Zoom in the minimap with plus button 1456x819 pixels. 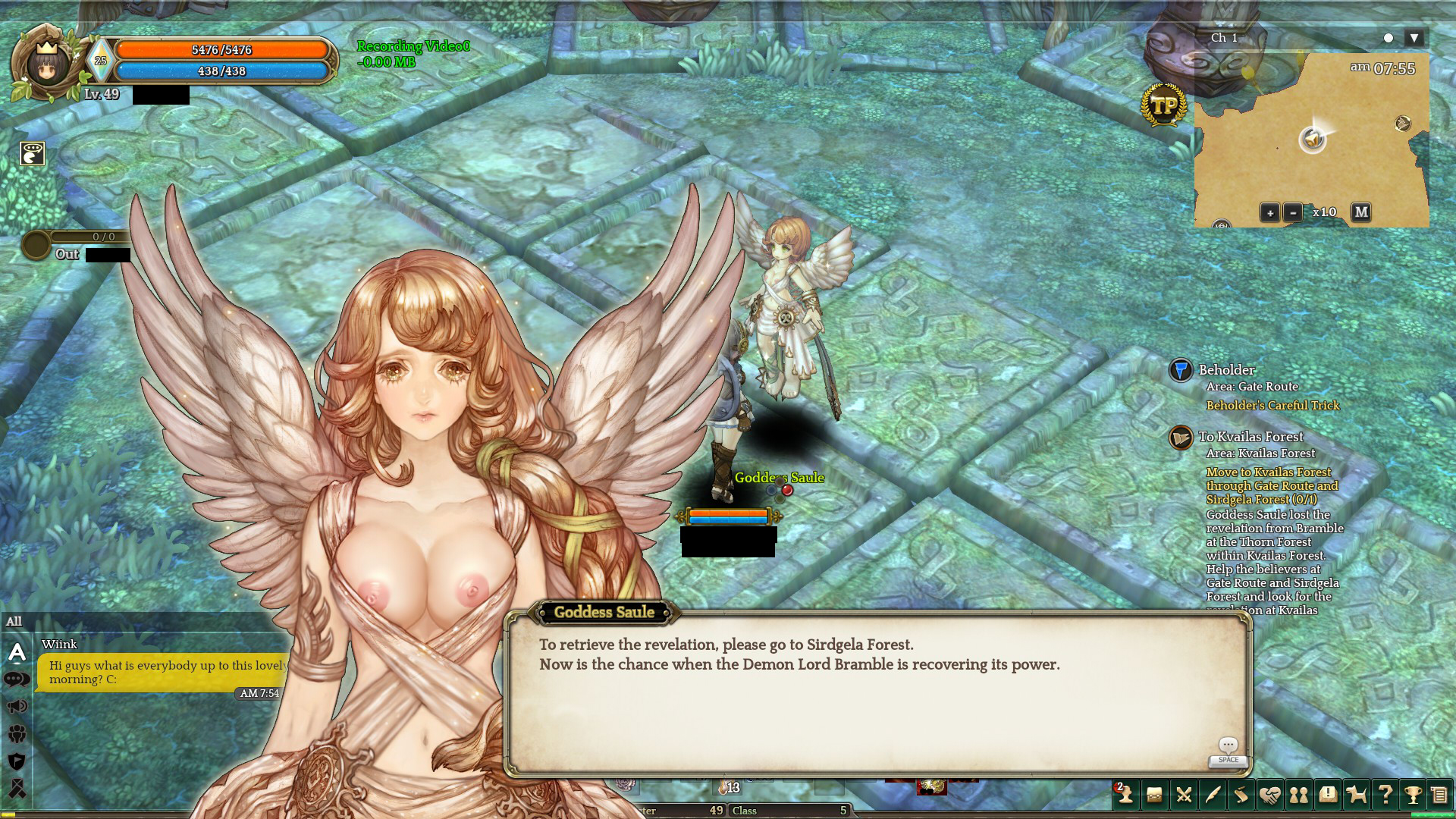[1269, 212]
